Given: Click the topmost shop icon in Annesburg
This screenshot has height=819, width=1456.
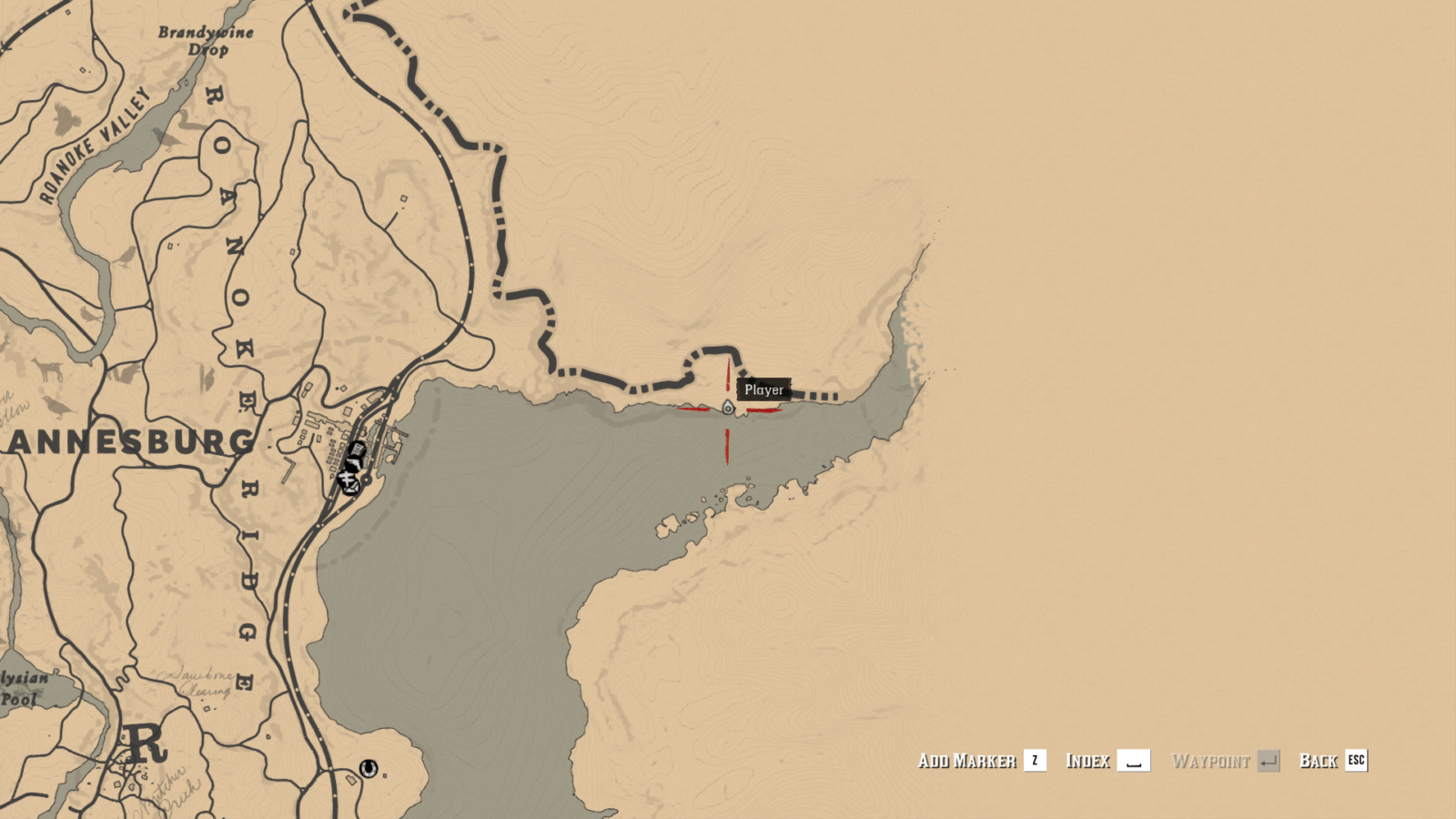Looking at the screenshot, I should click(x=358, y=449).
